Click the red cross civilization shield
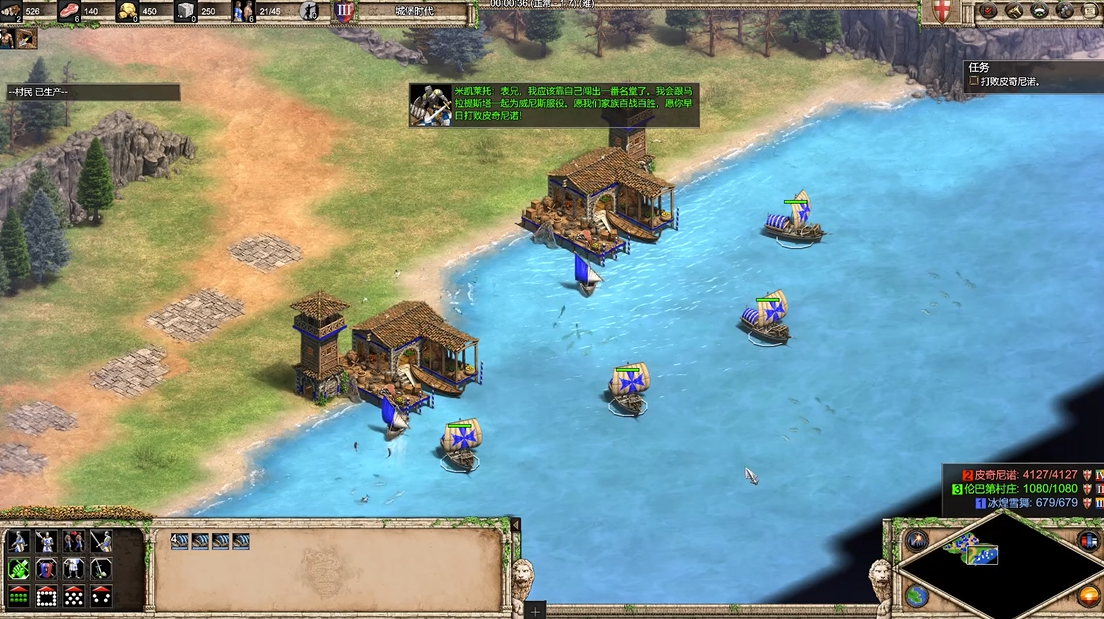The height and width of the screenshot is (619, 1104). point(941,12)
